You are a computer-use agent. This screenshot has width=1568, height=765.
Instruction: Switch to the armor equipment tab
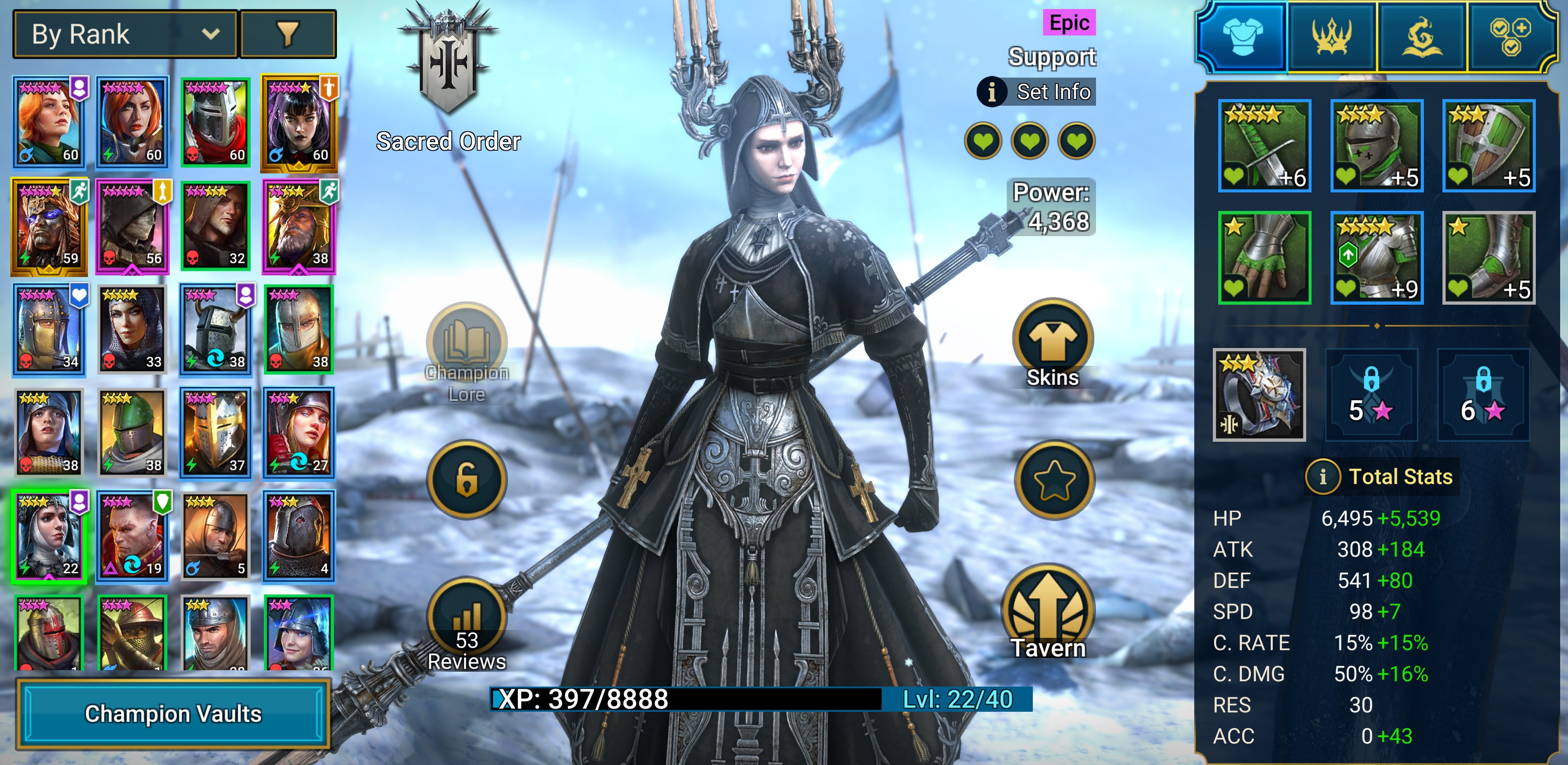click(1242, 36)
